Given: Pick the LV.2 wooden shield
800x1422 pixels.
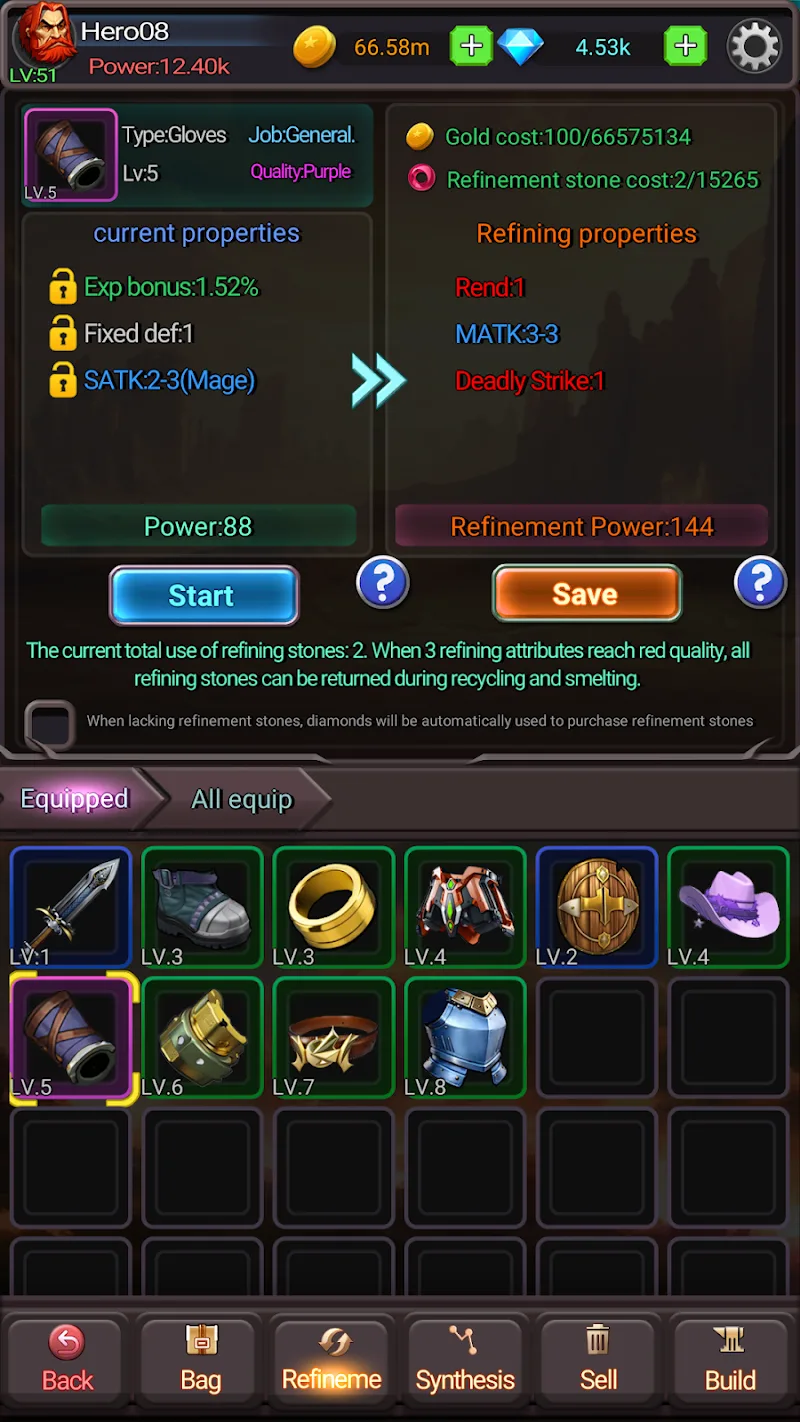Looking at the screenshot, I should tap(597, 908).
